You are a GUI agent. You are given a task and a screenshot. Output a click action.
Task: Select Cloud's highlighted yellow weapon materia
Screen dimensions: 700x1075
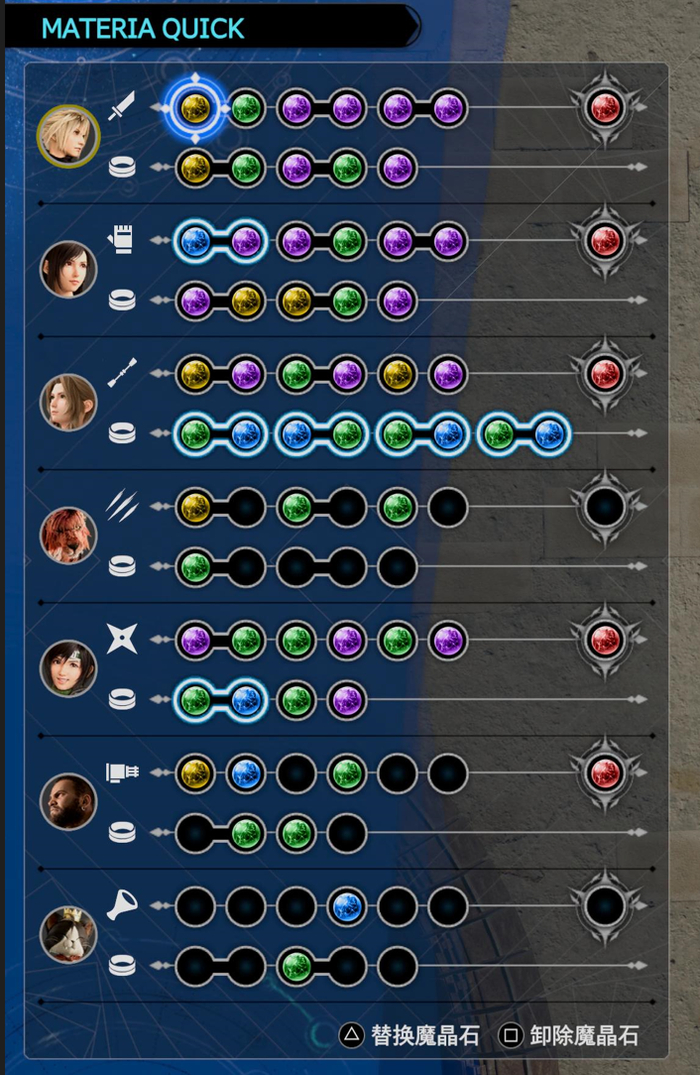[195, 106]
